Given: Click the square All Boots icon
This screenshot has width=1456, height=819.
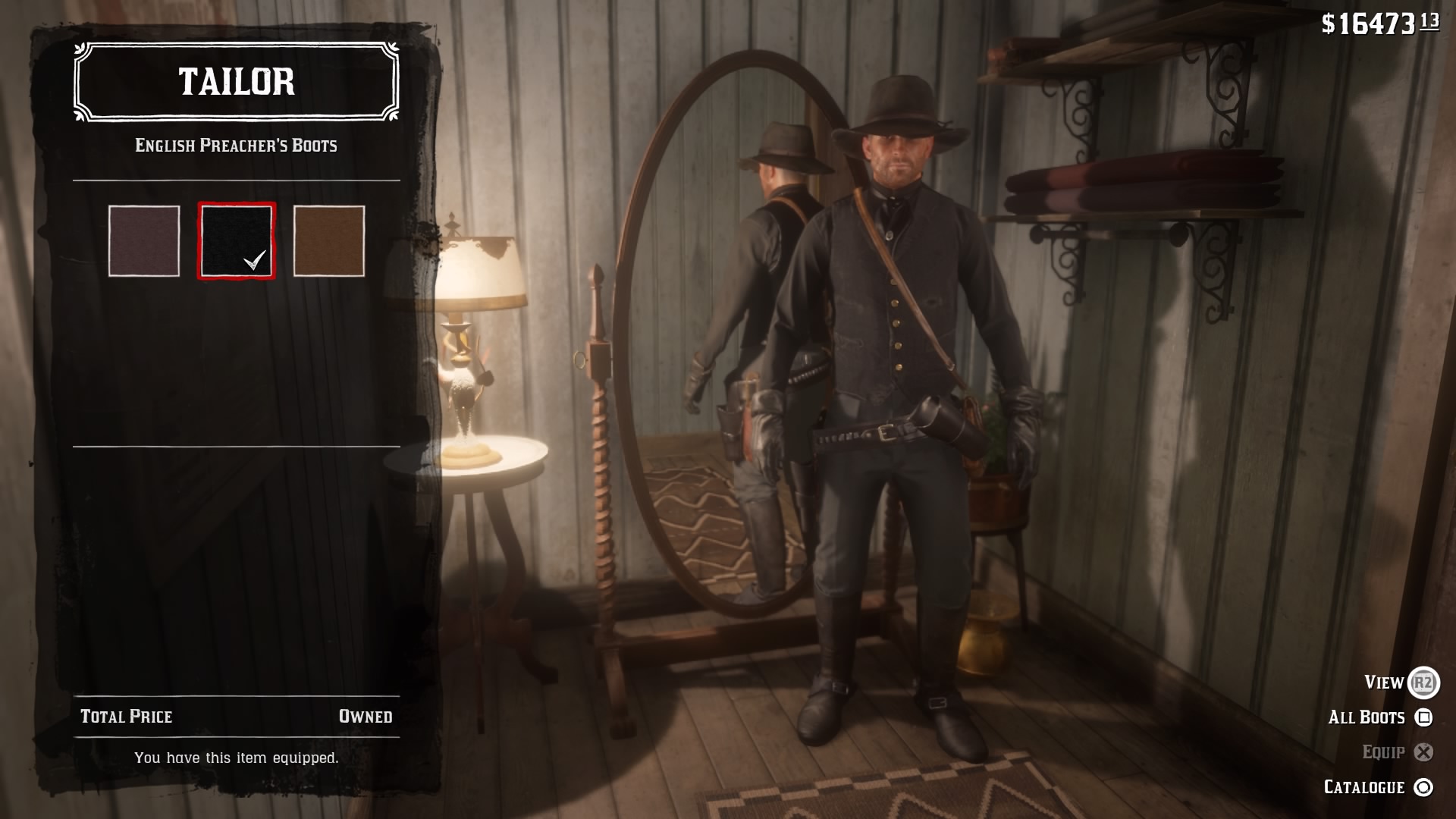Looking at the screenshot, I should pyautogui.click(x=1424, y=717).
